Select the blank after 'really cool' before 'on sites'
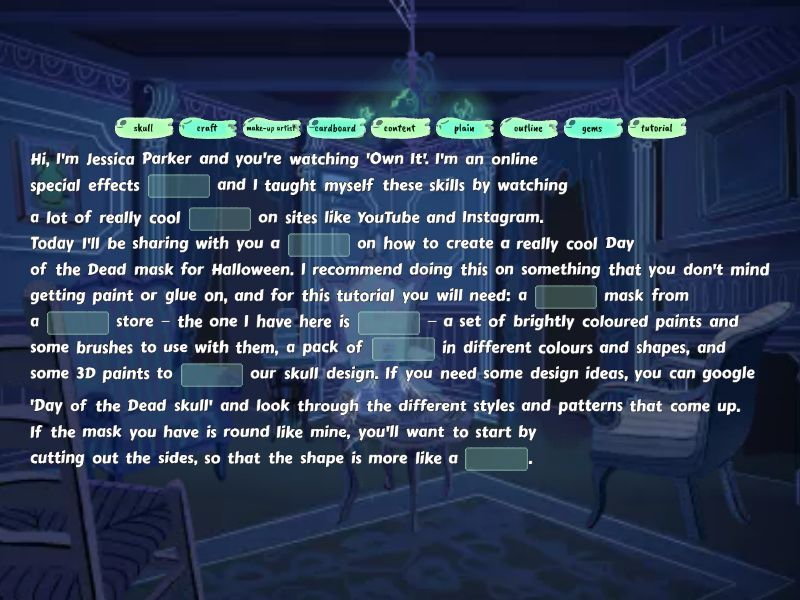The height and width of the screenshot is (600, 800). pyautogui.click(x=220, y=219)
